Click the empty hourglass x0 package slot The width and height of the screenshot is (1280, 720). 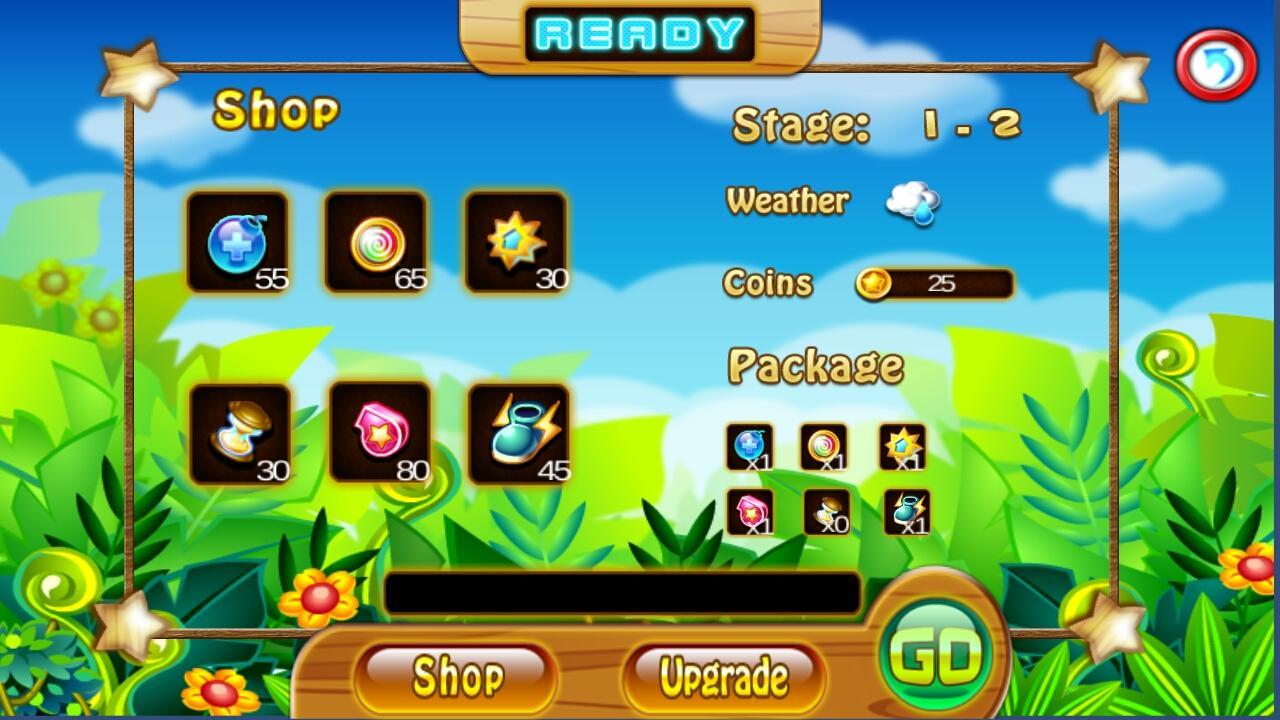(826, 512)
